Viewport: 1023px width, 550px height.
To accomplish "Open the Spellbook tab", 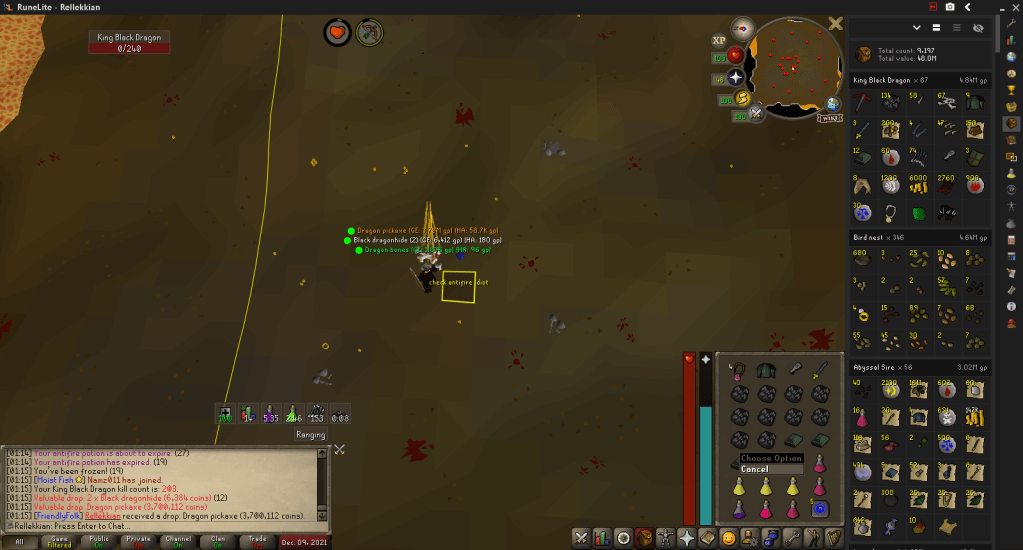I will (x=709, y=537).
